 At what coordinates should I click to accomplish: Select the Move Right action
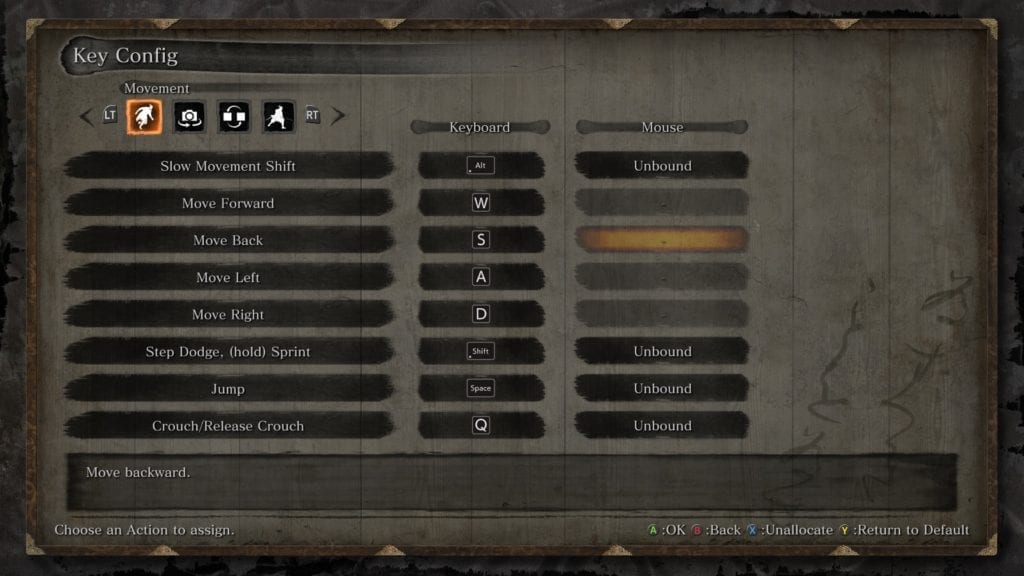(228, 314)
